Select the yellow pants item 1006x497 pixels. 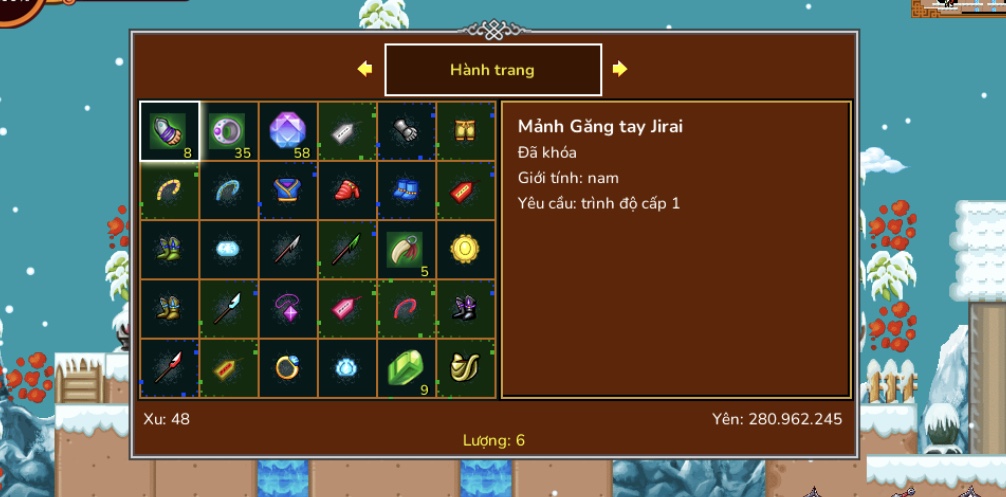pos(466,131)
